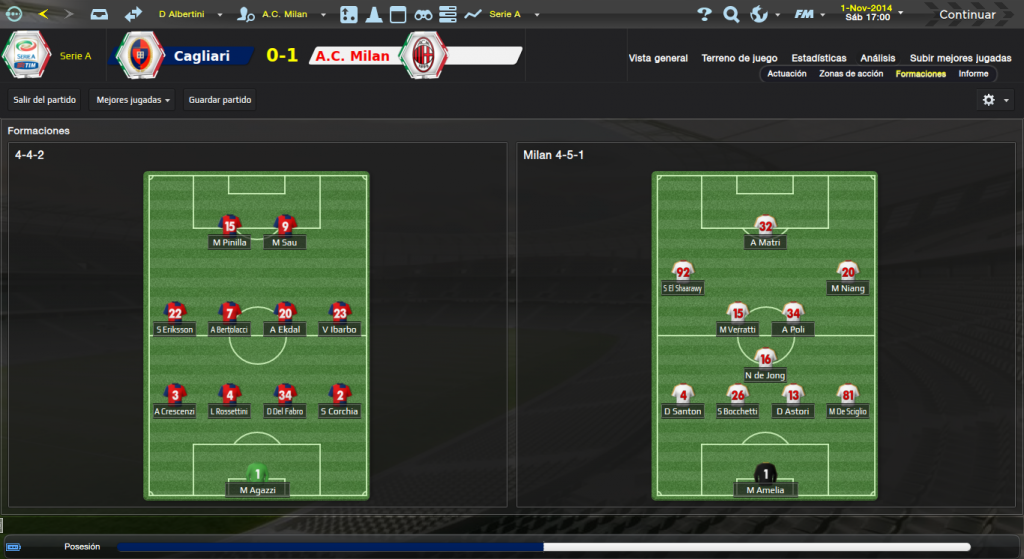
Task: Switch to the Vista general tab
Action: [658, 58]
